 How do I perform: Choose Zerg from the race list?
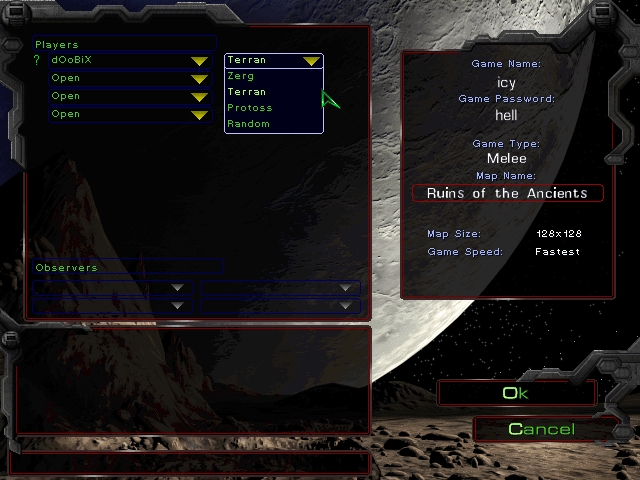(x=241, y=76)
